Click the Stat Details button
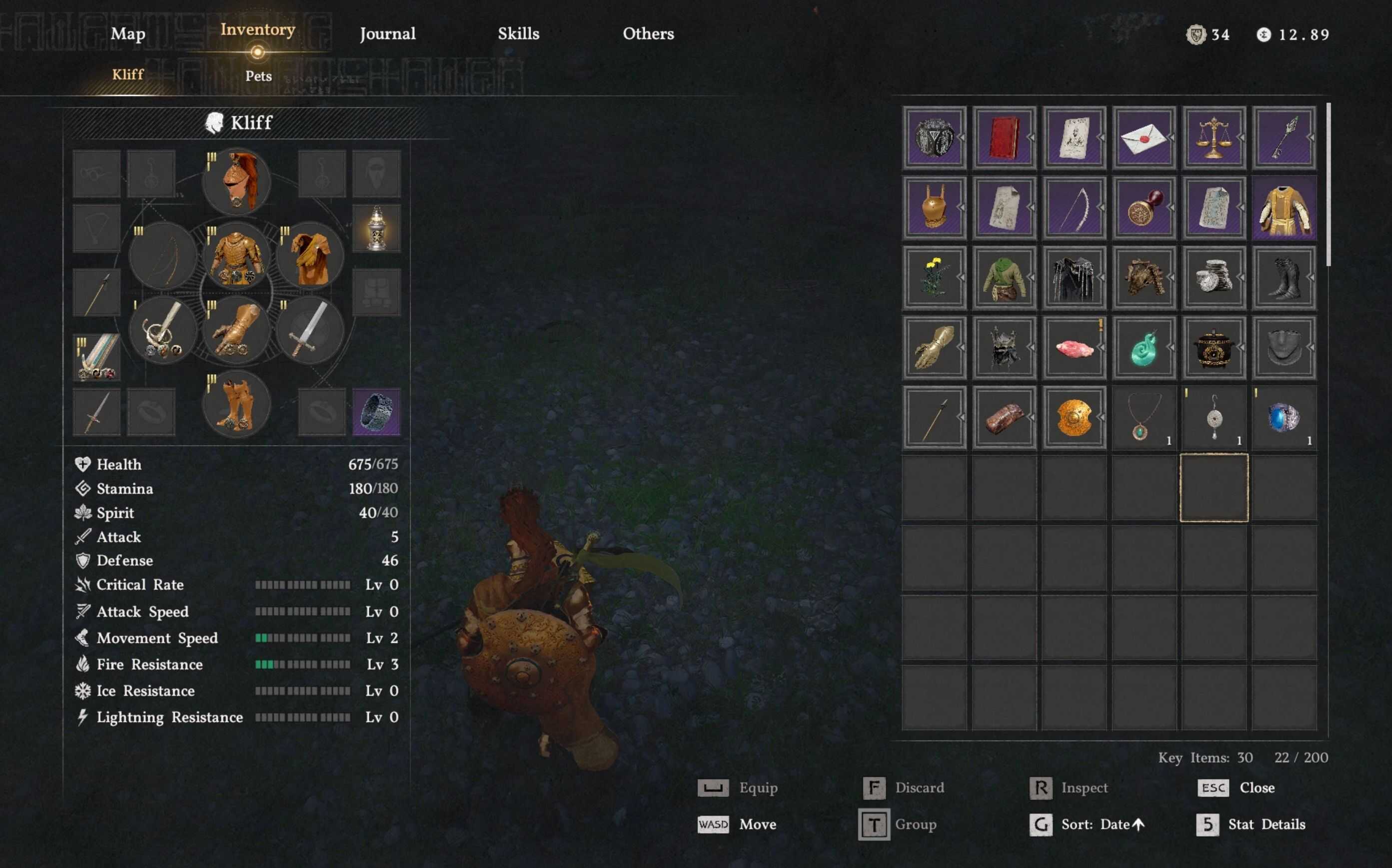 click(x=1266, y=825)
